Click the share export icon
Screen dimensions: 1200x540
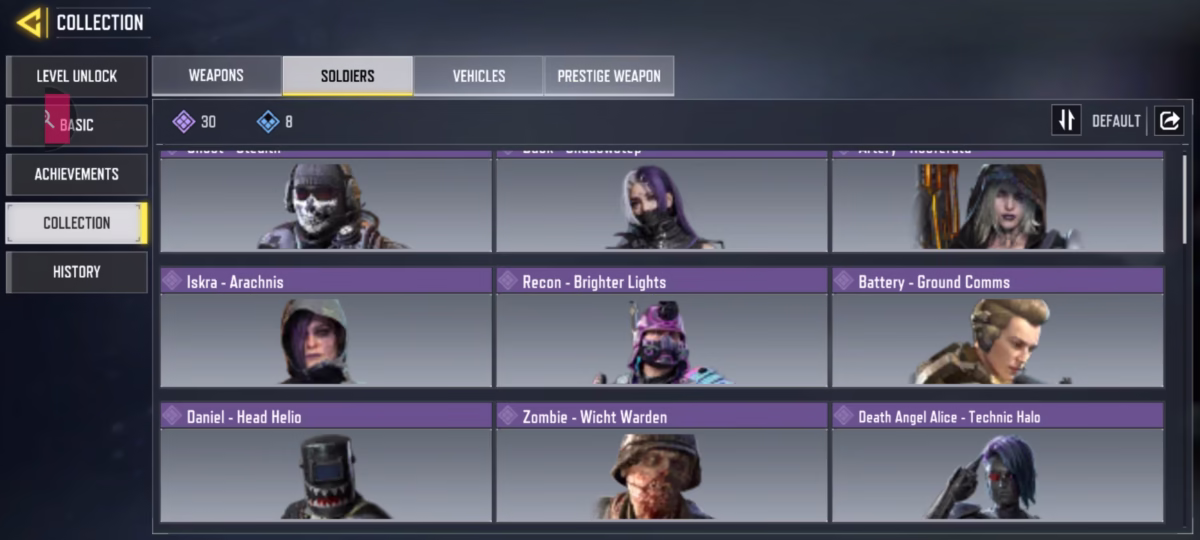[x=1168, y=121]
